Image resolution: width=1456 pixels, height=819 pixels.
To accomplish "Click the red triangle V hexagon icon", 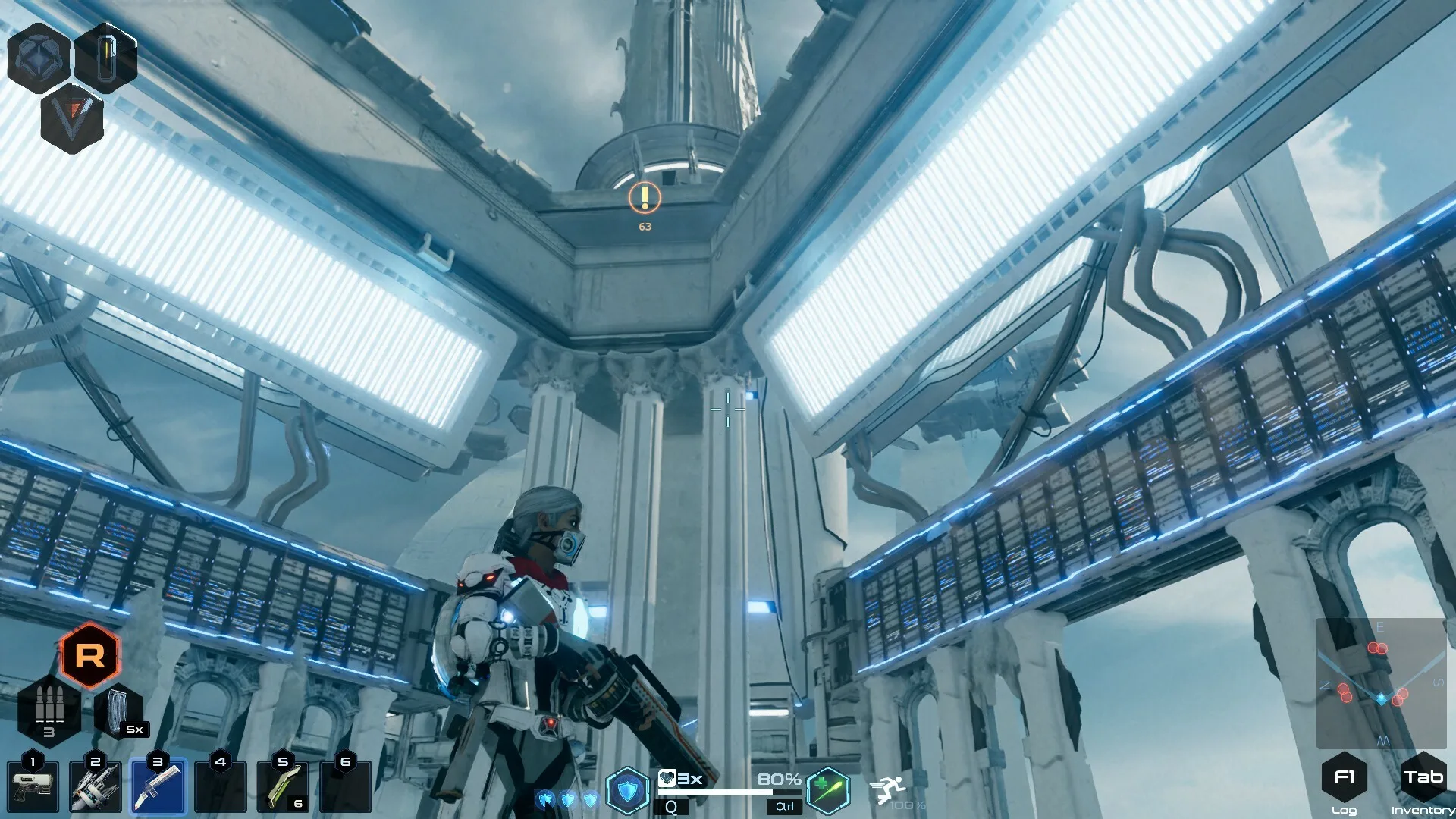I will pos(73,119).
